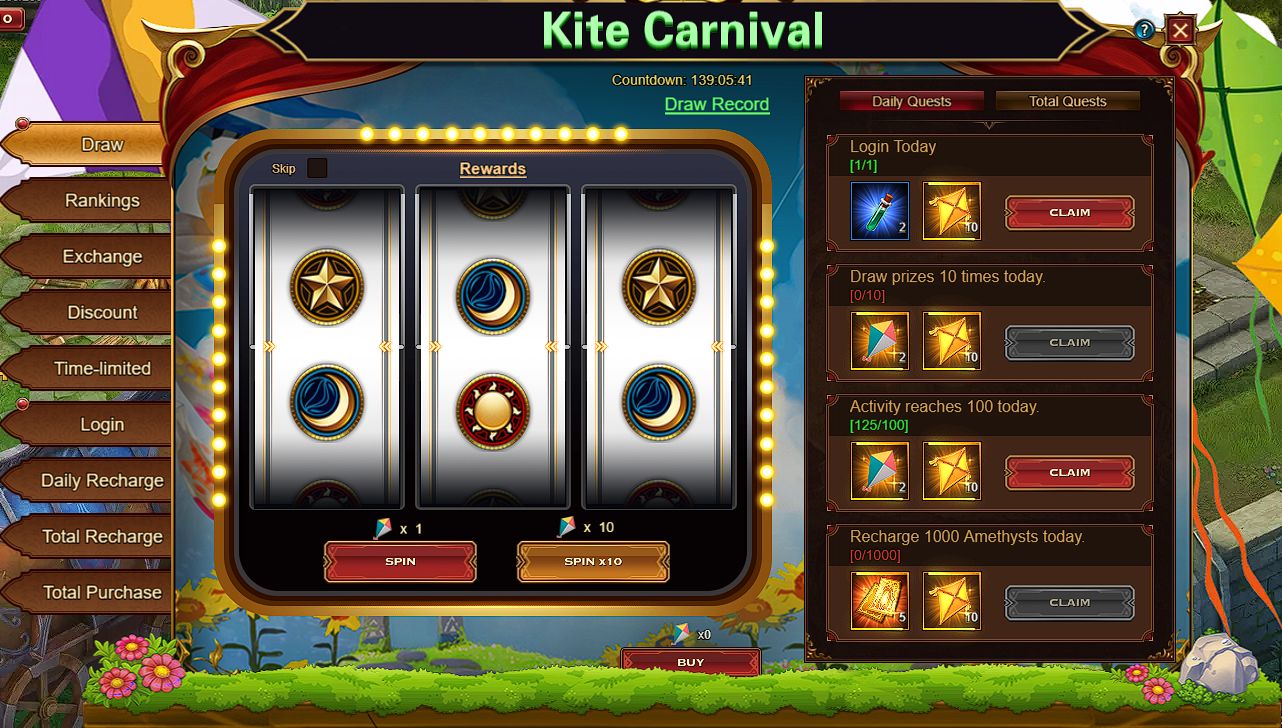Viewport: 1282px width, 728px height.
Task: Activate the SPIN x10 button
Action: tap(593, 562)
